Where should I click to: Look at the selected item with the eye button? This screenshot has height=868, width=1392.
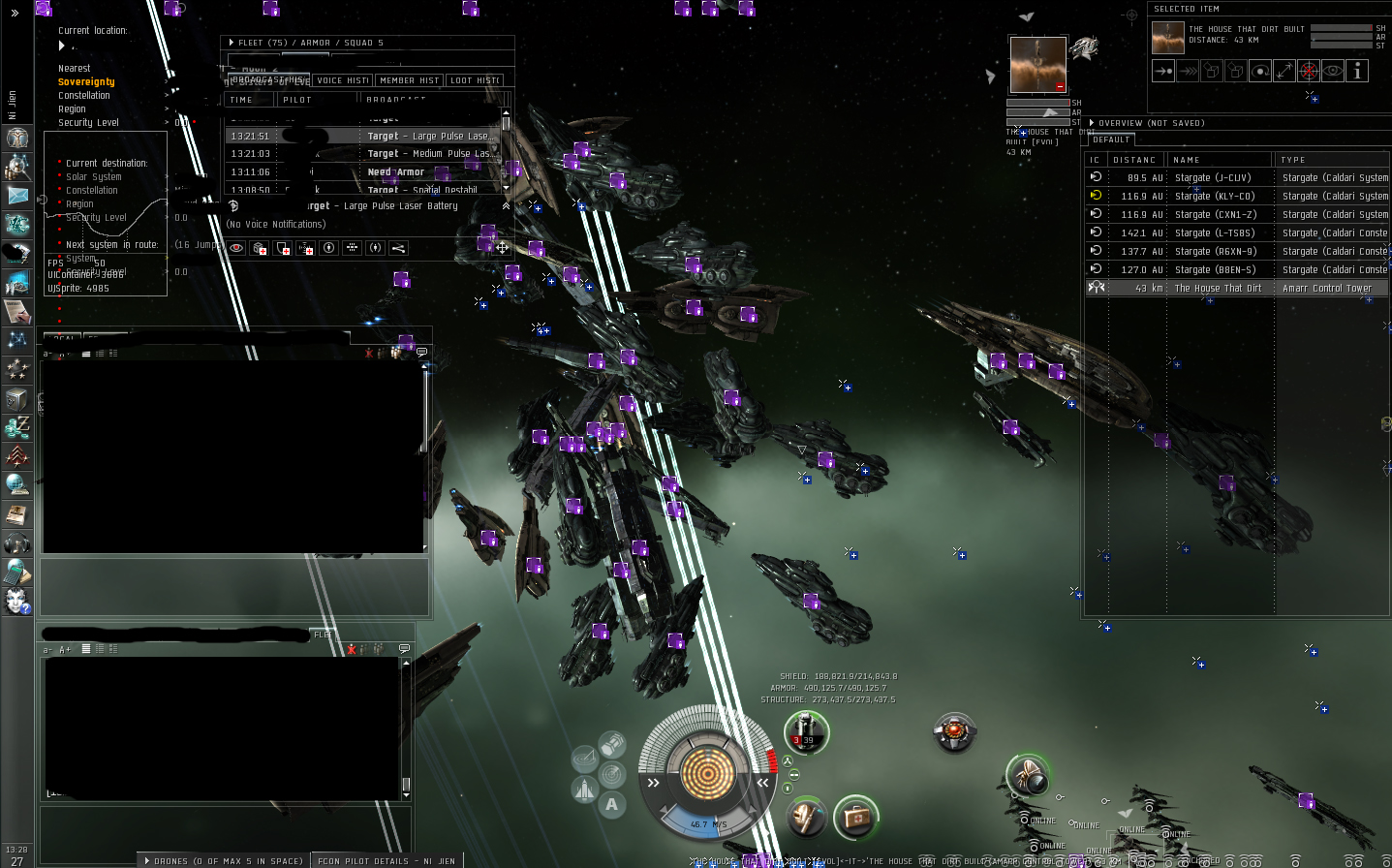[x=1333, y=71]
